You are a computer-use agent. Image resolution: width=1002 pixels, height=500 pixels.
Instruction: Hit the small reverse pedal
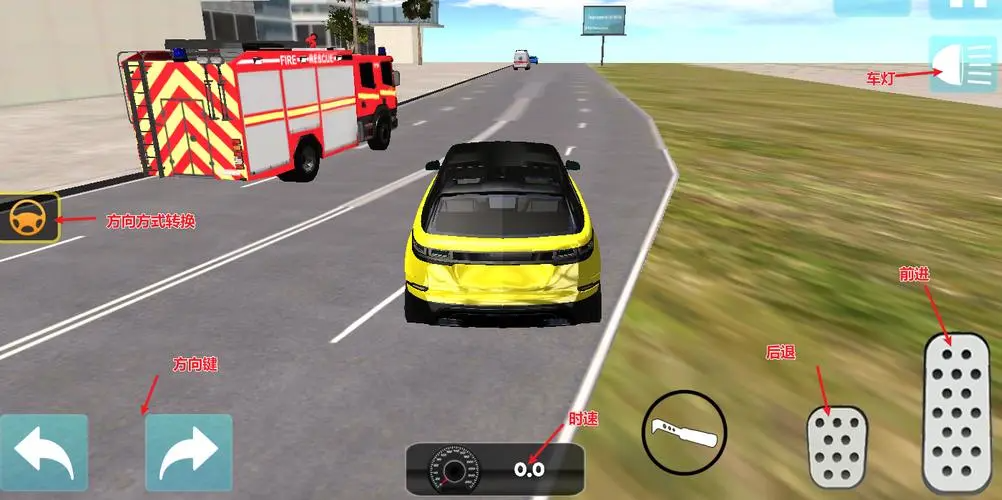(x=837, y=446)
